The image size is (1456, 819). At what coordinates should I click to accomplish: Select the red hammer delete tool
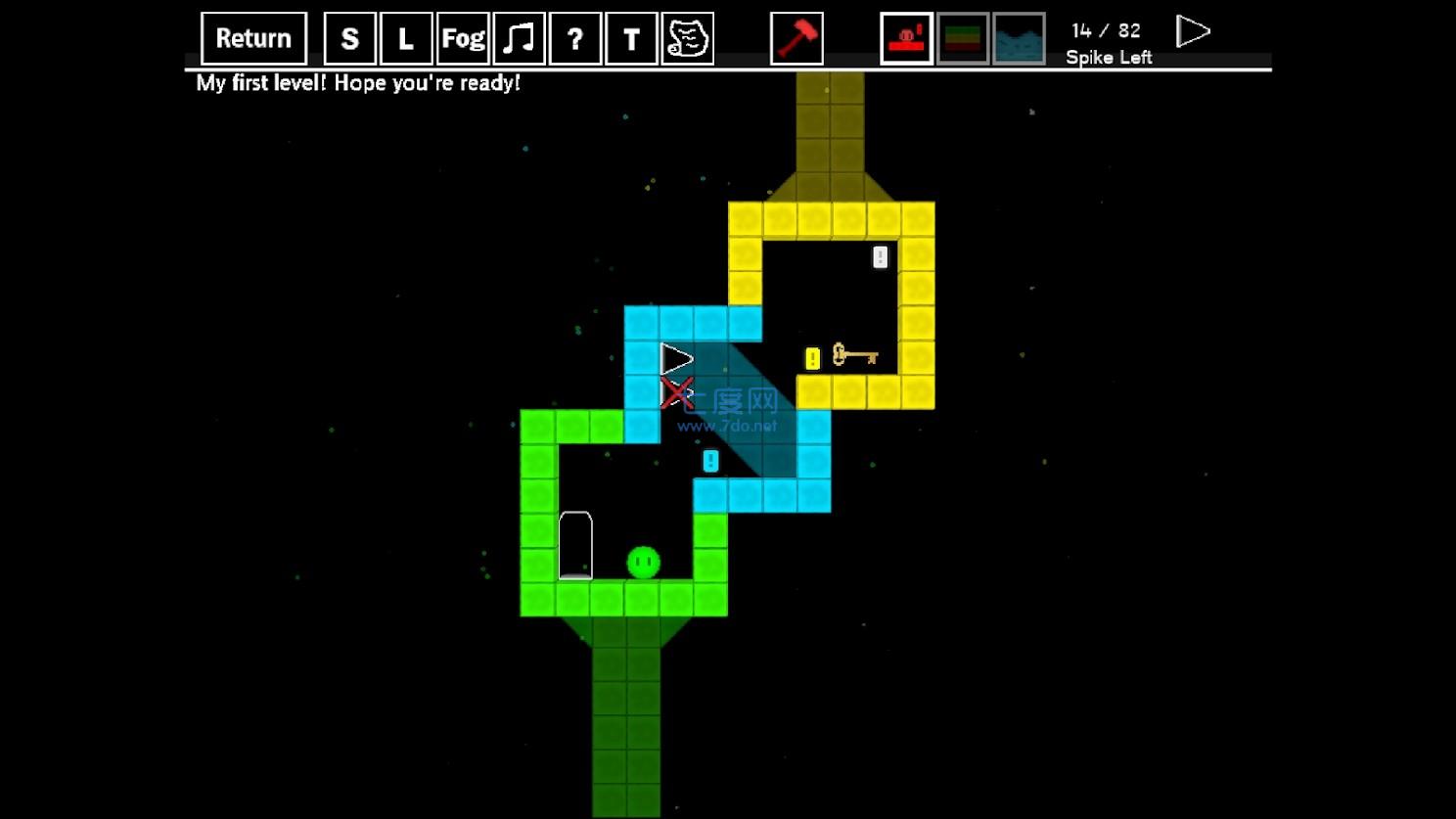click(796, 38)
